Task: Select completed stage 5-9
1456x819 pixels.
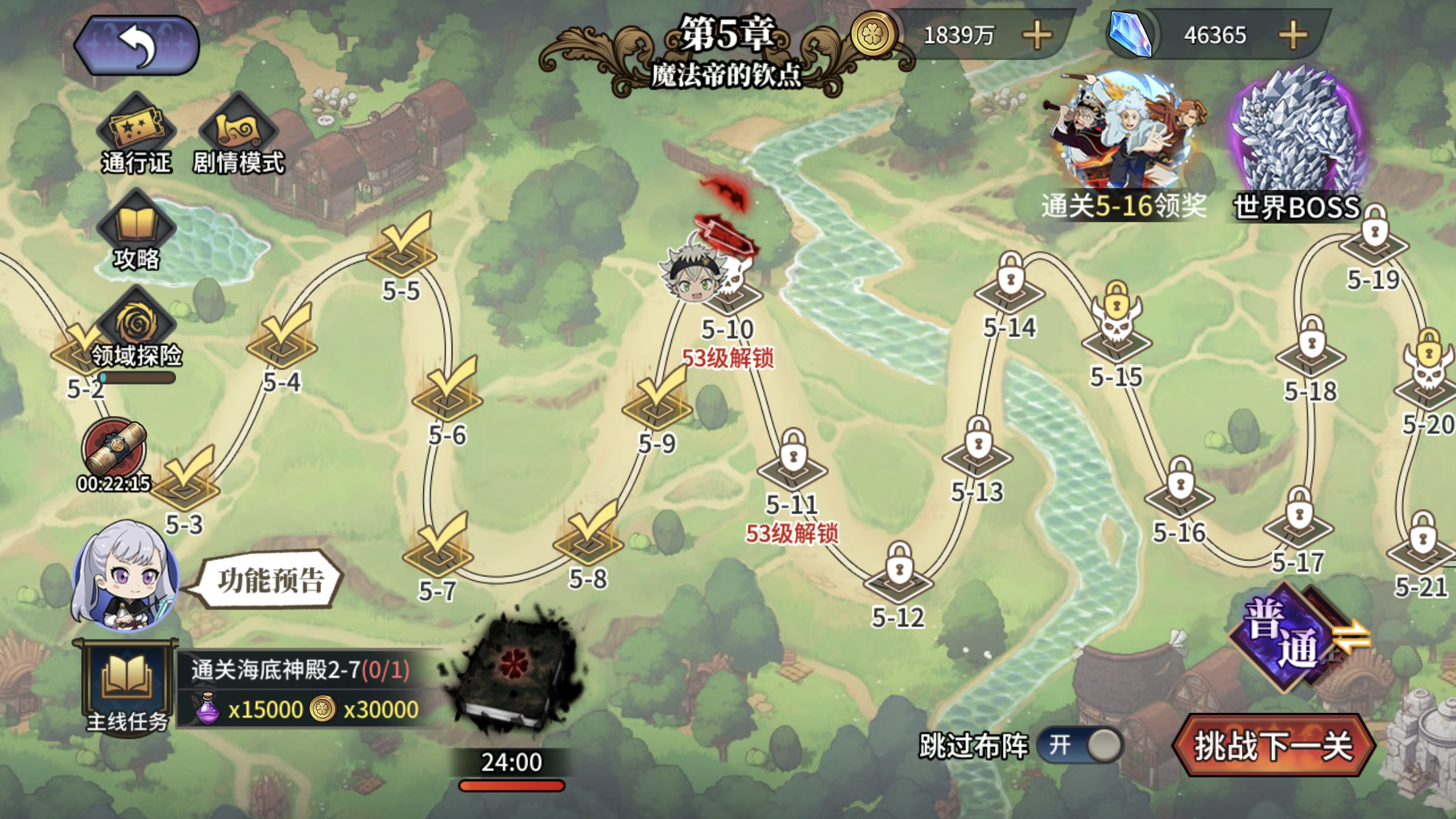Action: coord(657,402)
